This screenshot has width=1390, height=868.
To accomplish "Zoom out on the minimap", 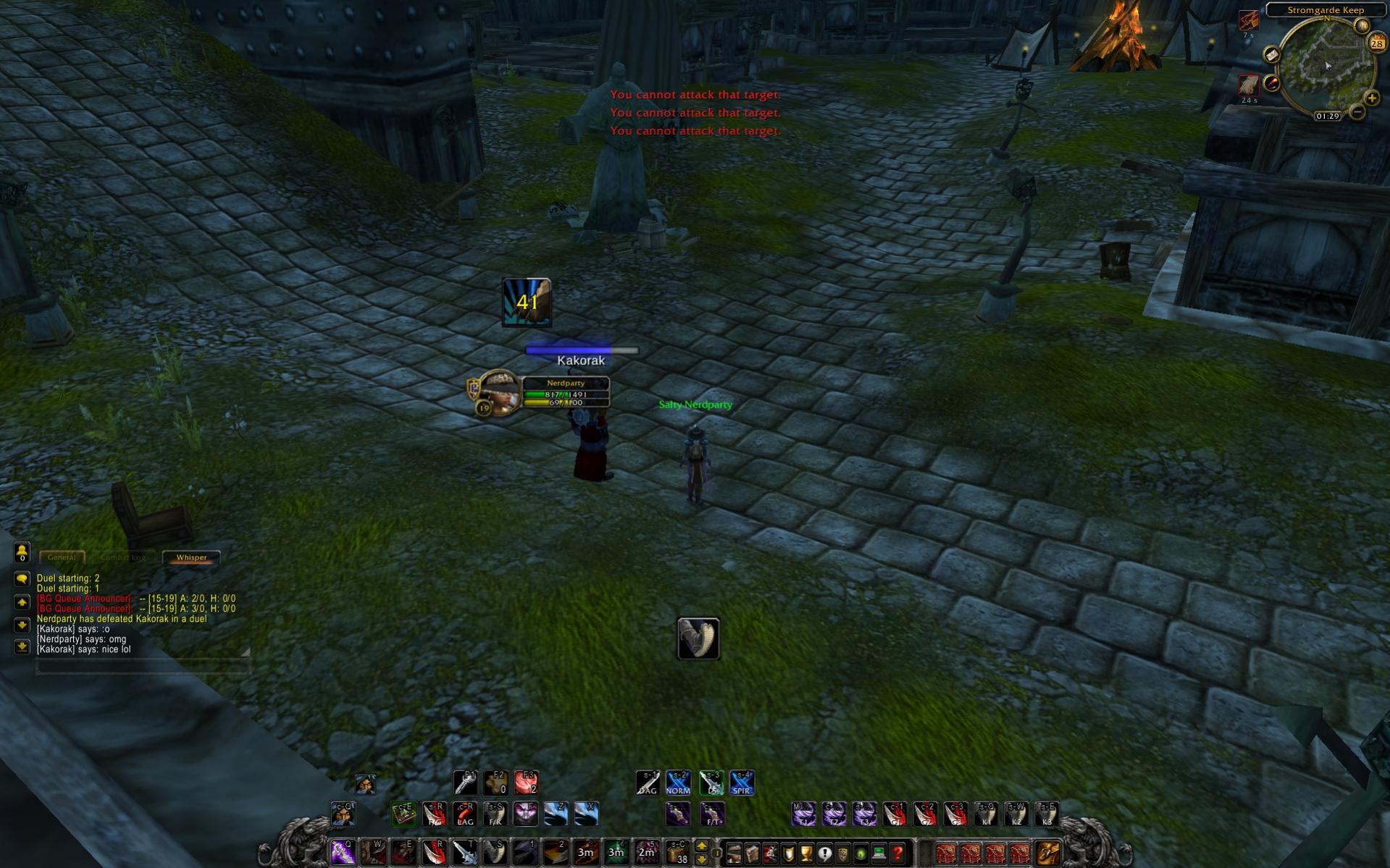I will click(1357, 112).
